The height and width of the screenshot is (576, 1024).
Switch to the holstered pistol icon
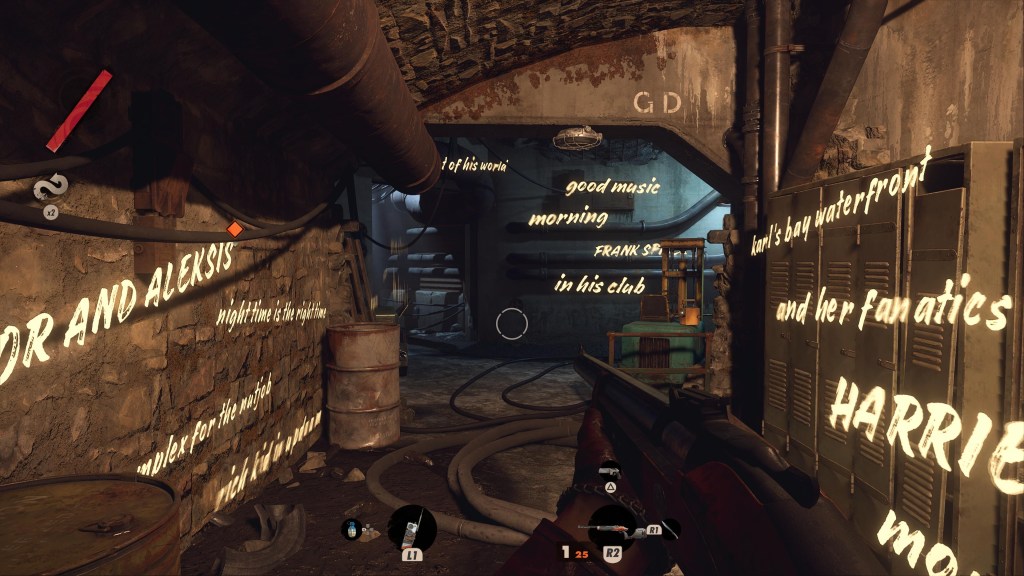click(608, 470)
